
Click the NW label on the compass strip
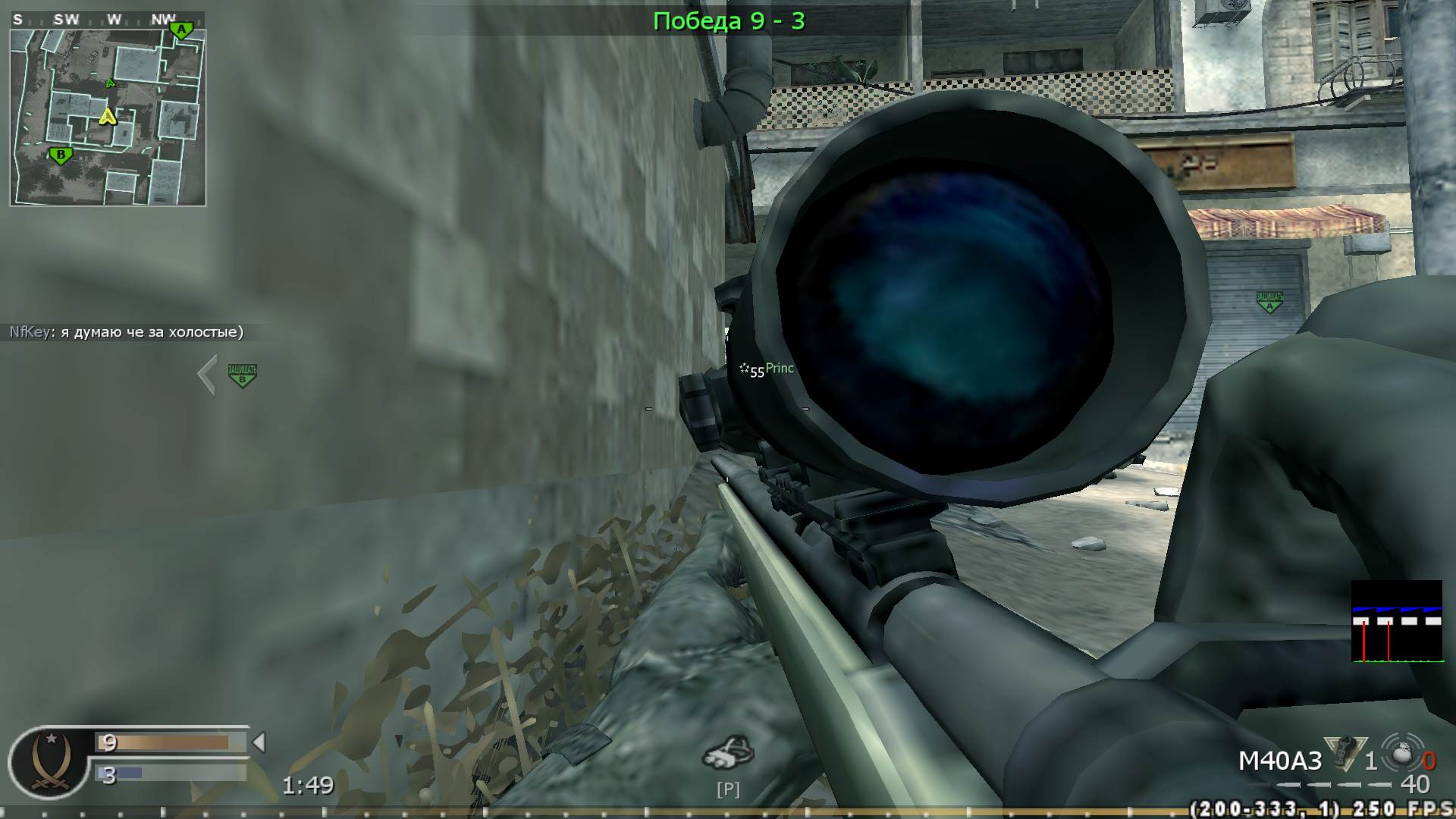tap(162, 20)
